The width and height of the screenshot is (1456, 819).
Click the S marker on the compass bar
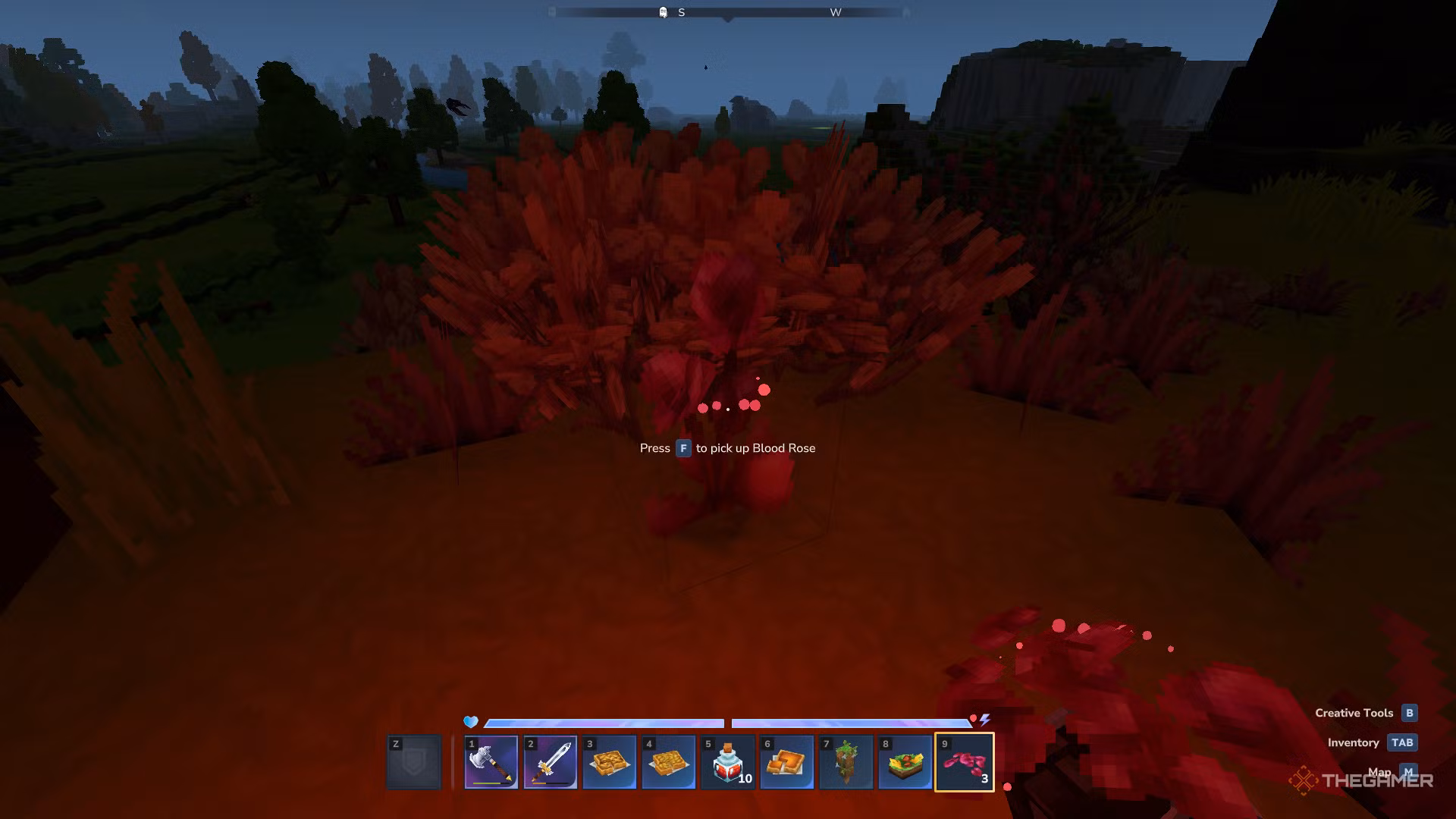point(681,12)
